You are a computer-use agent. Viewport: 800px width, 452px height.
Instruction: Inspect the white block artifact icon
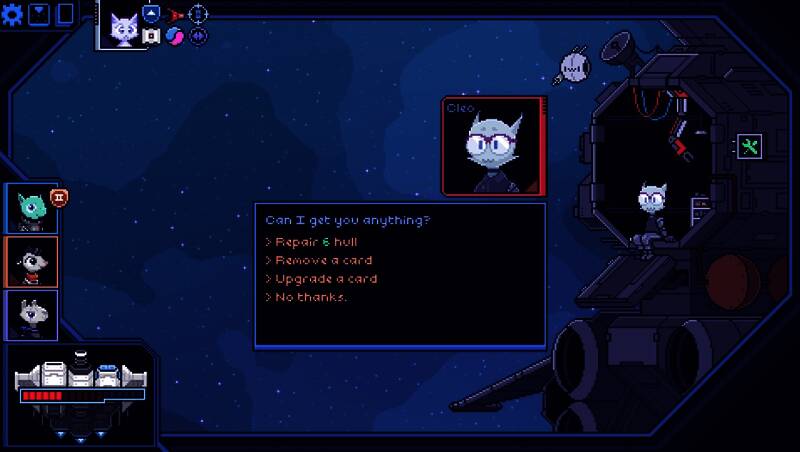(x=151, y=36)
